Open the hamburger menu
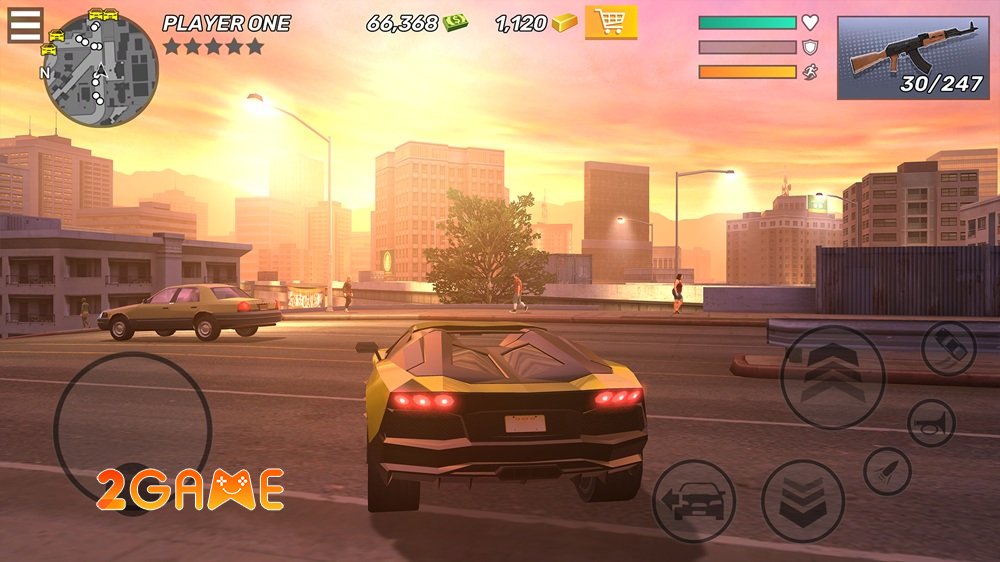Image resolution: width=1000 pixels, height=562 pixels. tap(26, 25)
